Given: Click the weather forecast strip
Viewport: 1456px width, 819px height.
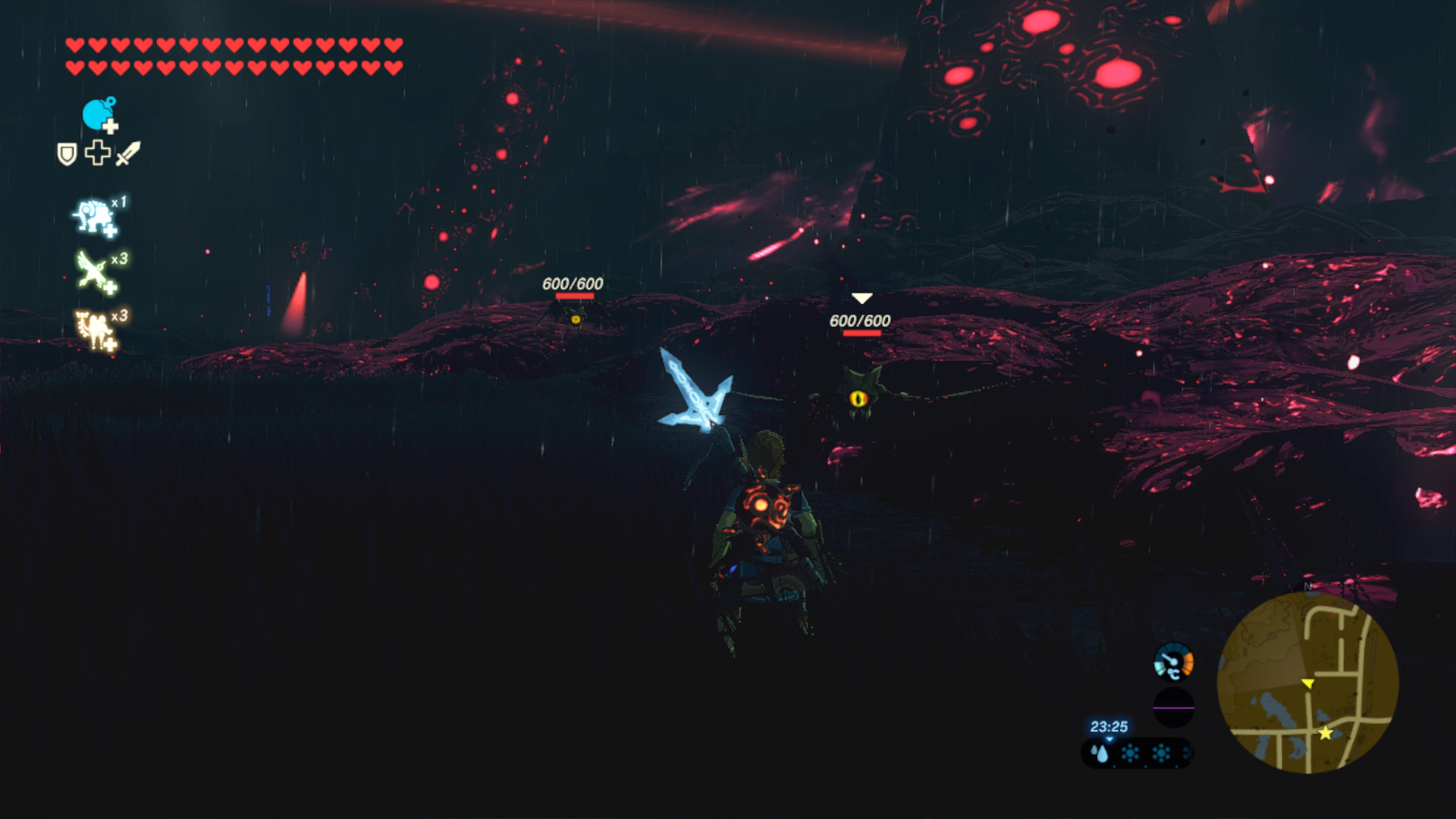Looking at the screenshot, I should [x=1136, y=753].
